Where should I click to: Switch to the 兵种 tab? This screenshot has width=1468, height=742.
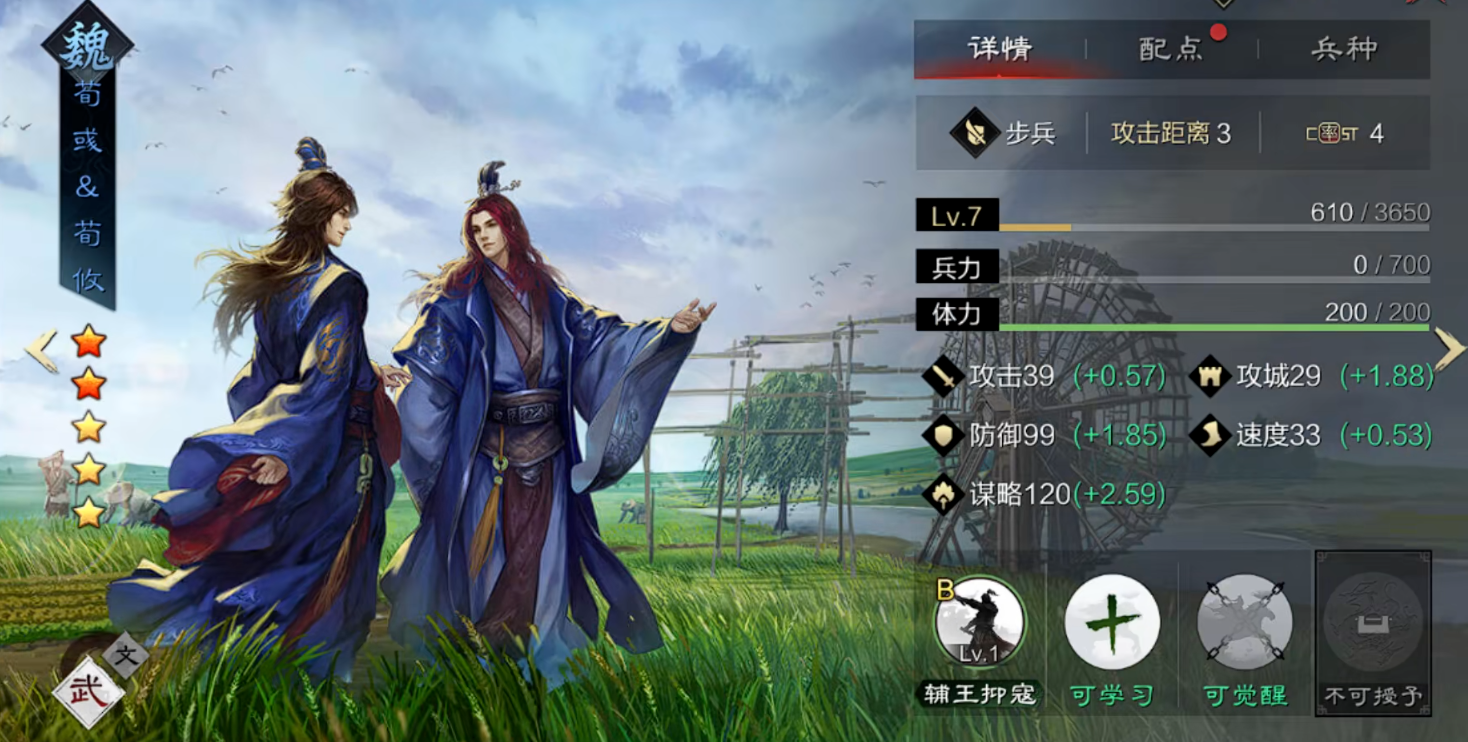(1345, 49)
